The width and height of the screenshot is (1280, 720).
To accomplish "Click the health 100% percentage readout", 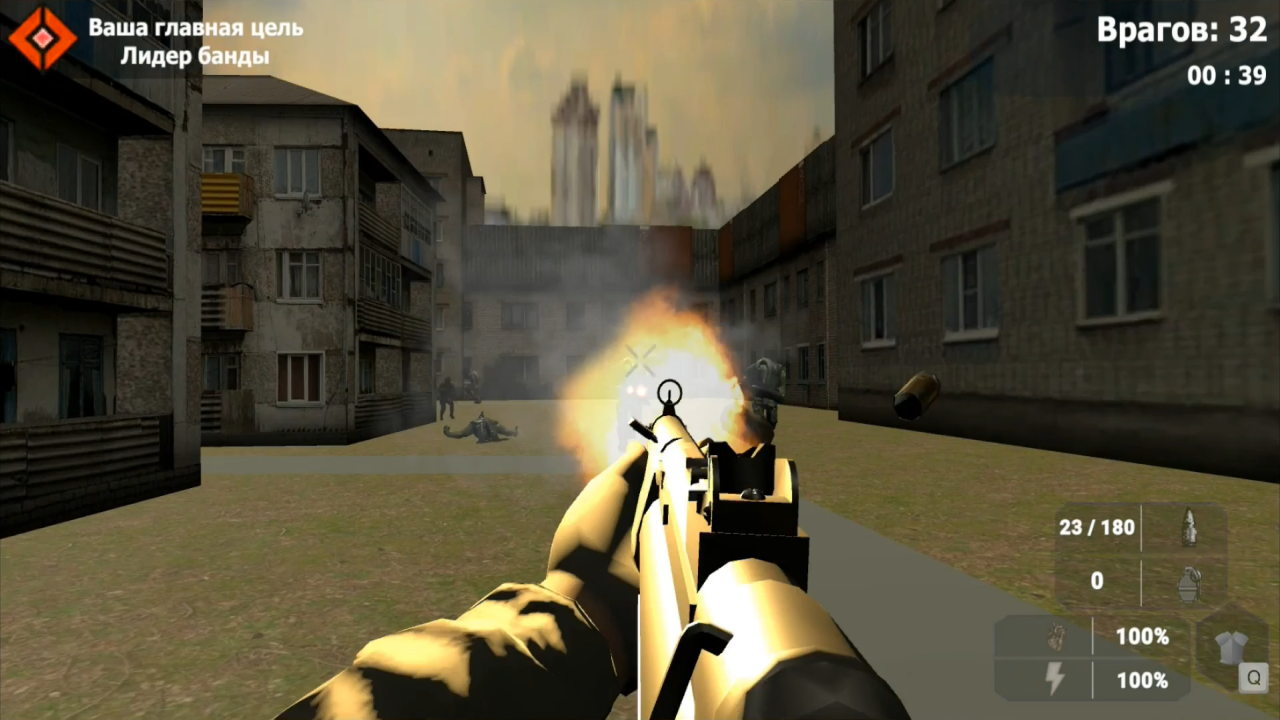I will click(1142, 638).
